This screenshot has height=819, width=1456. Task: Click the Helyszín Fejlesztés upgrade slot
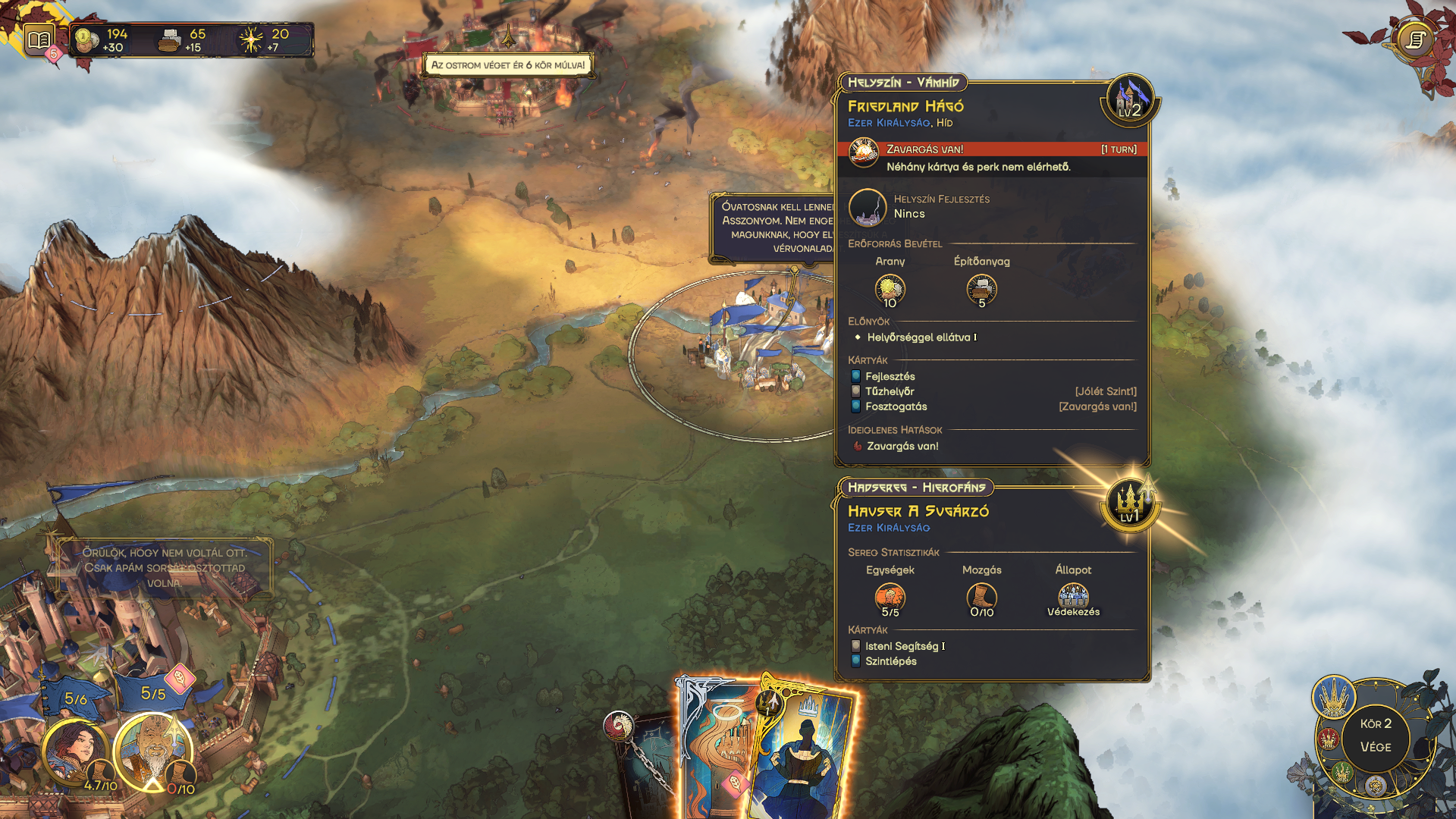[867, 207]
